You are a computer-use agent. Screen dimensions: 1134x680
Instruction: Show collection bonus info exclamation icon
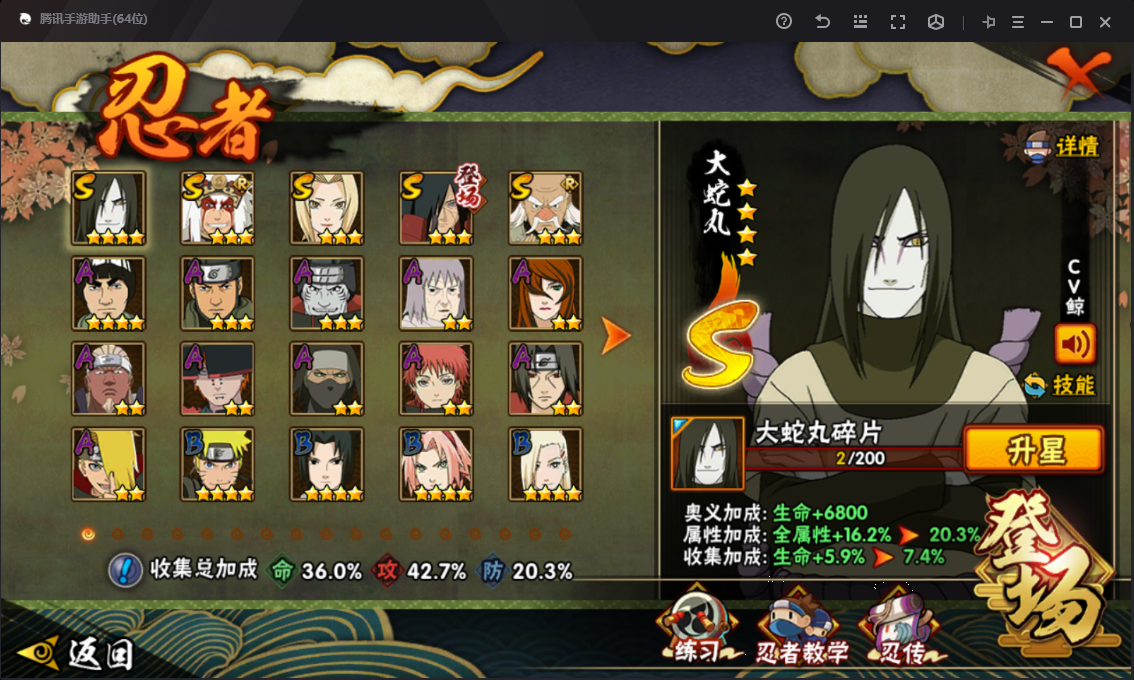124,570
